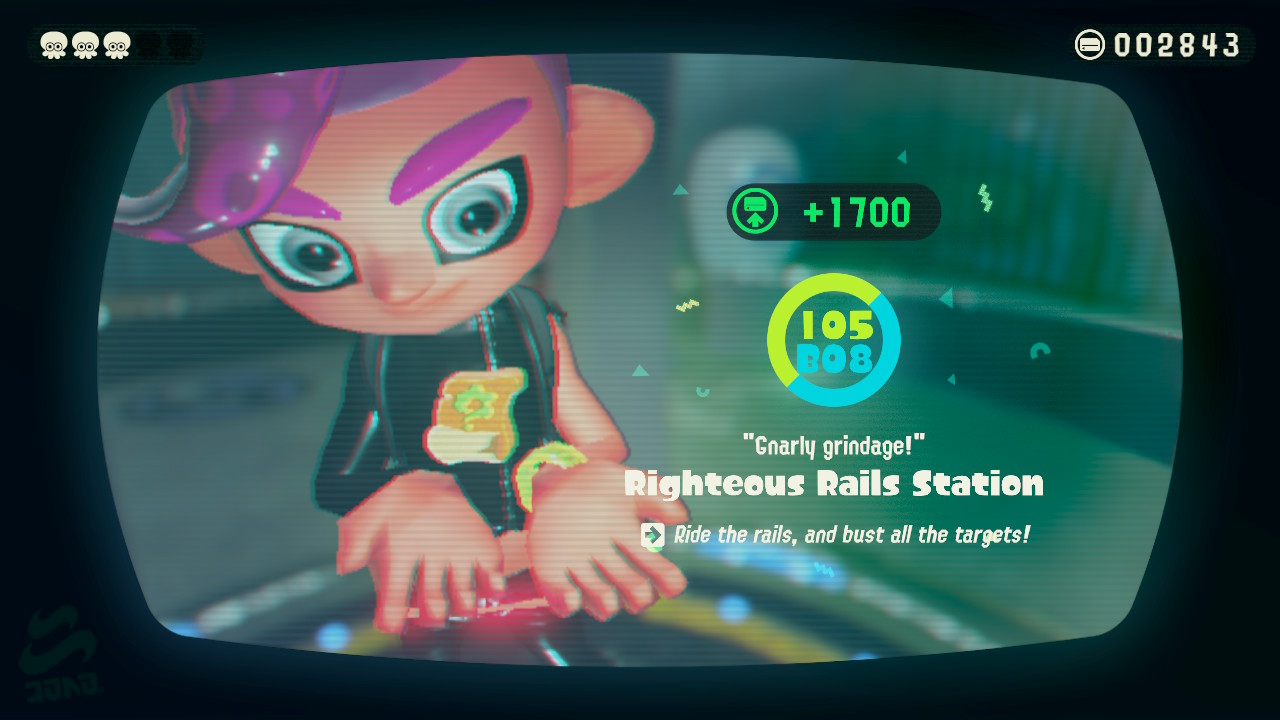
Task: Select the first octopus life icon
Action: click(x=53, y=45)
